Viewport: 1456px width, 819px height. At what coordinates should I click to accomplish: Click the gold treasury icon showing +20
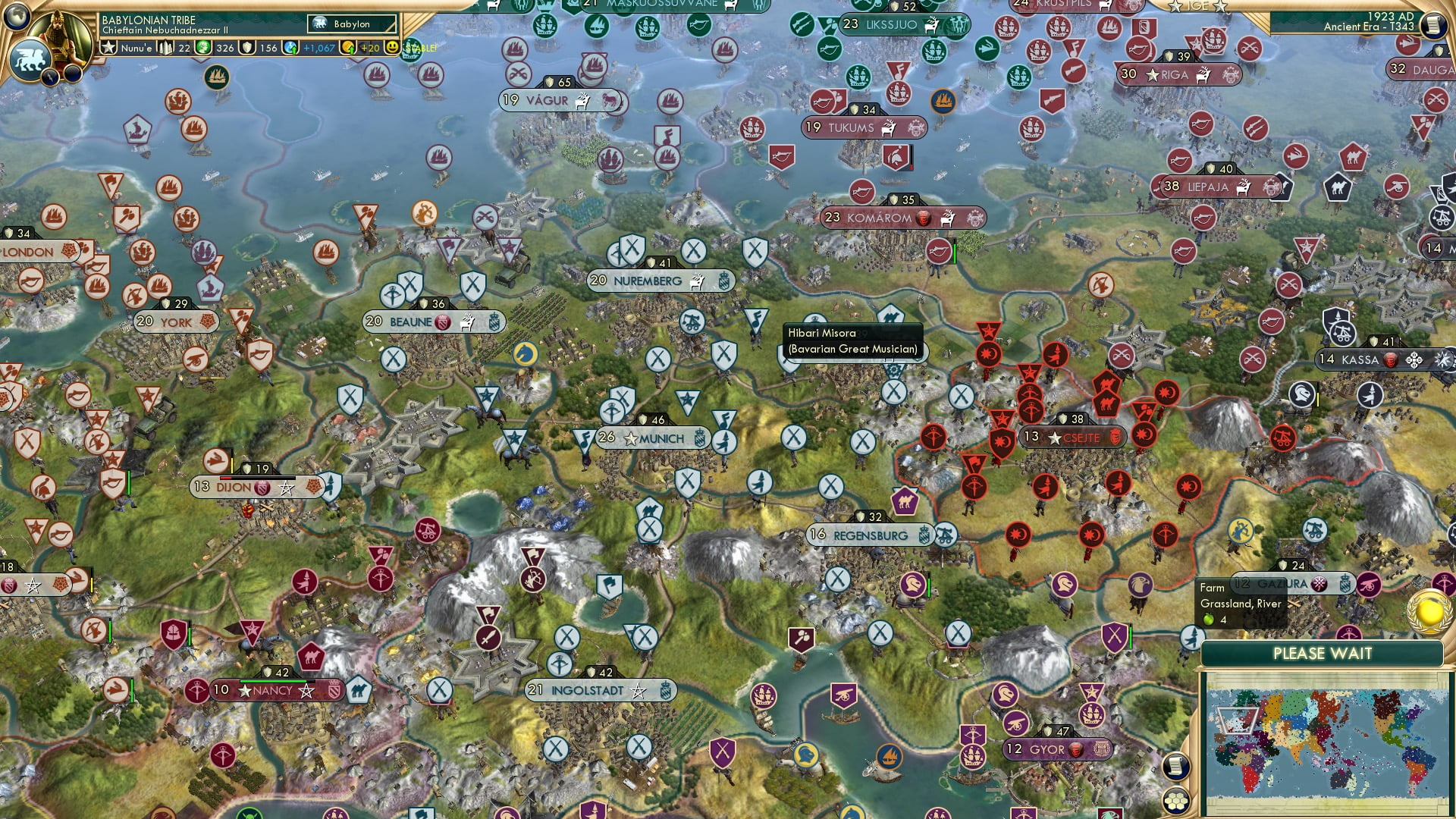[x=348, y=49]
